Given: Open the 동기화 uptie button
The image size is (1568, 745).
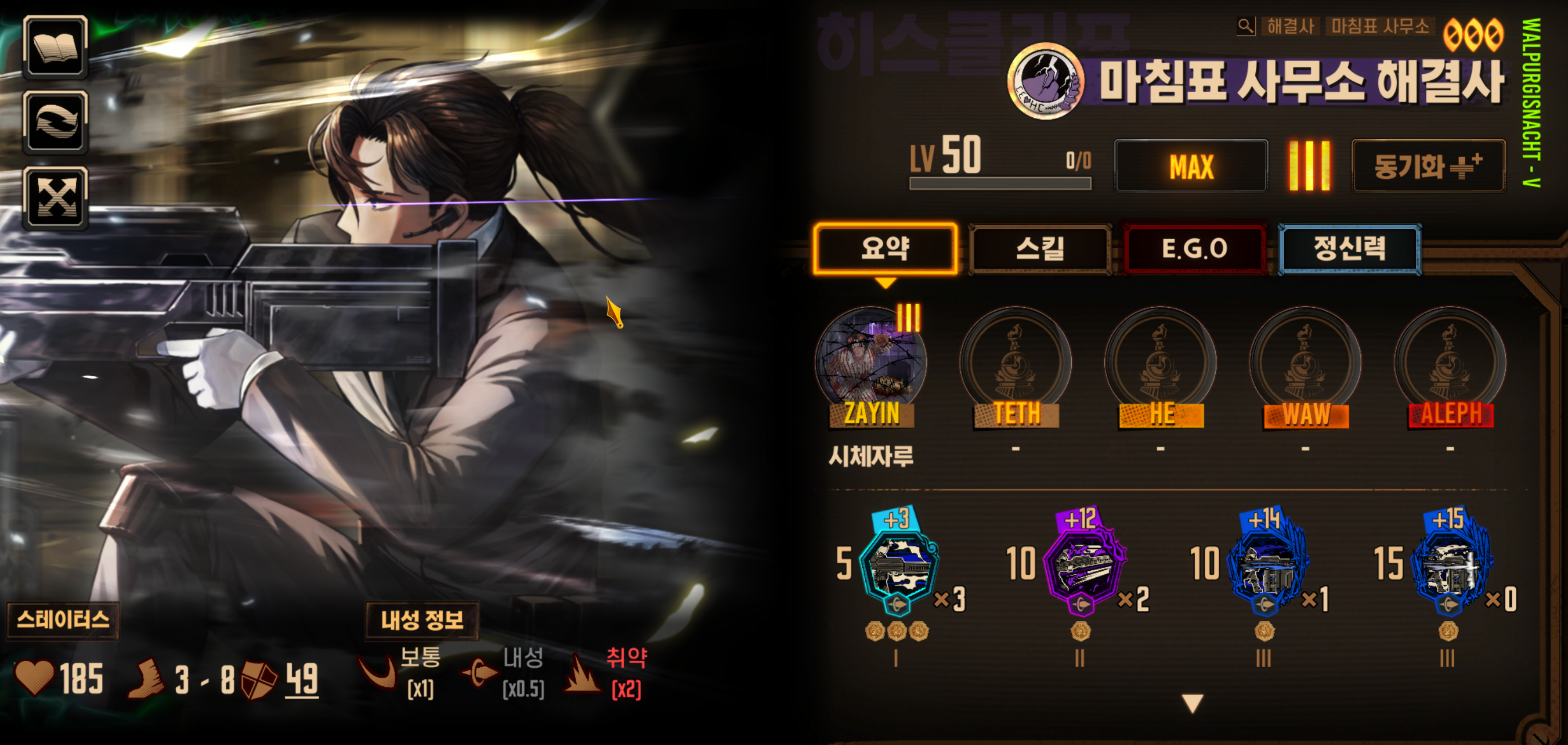Looking at the screenshot, I should coord(1428,166).
